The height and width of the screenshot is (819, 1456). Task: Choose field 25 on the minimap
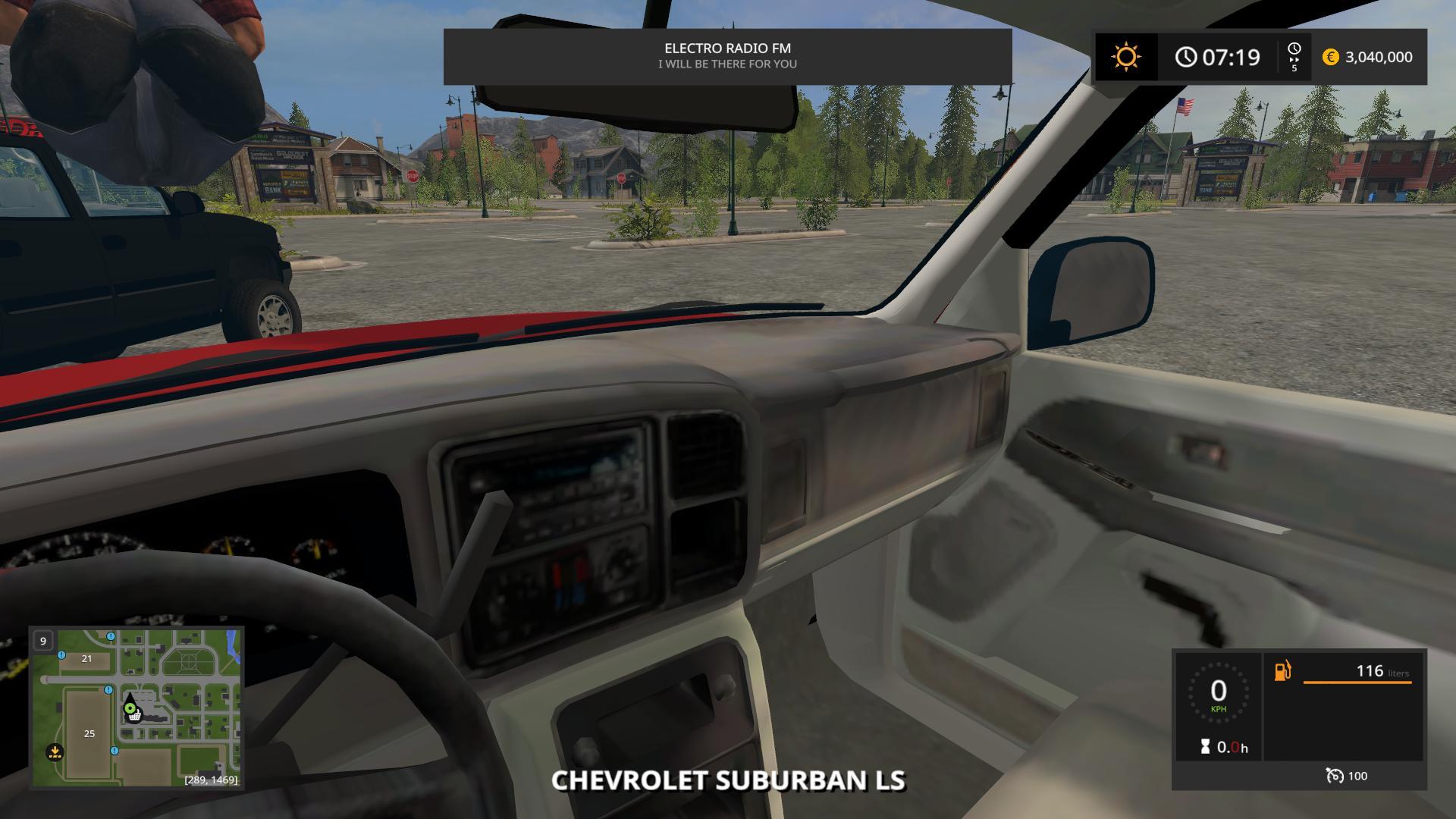(x=89, y=733)
